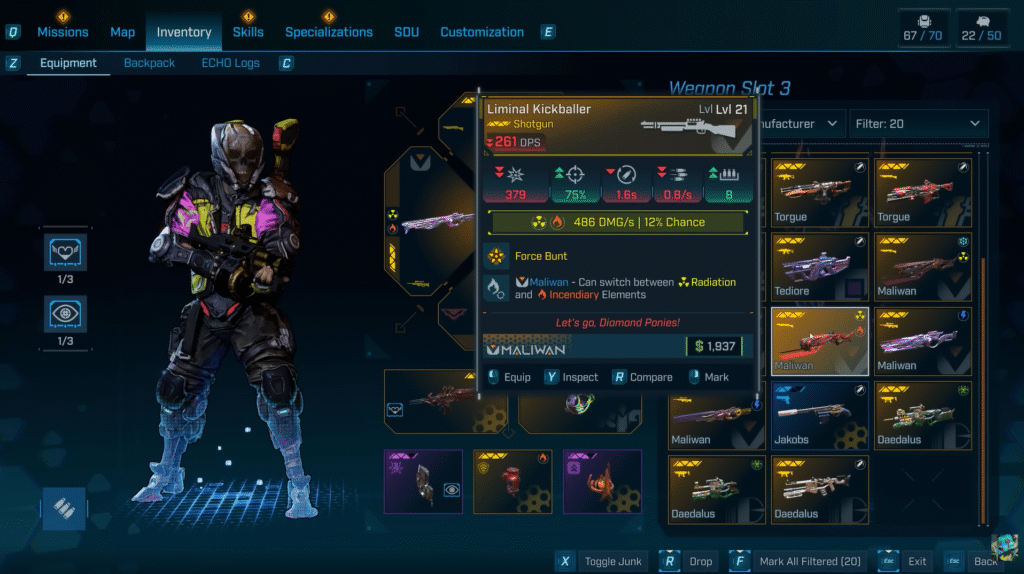Viewport: 1024px width, 574px height.
Task: Select the heart icon slot showing 1/3
Action: tap(64, 253)
